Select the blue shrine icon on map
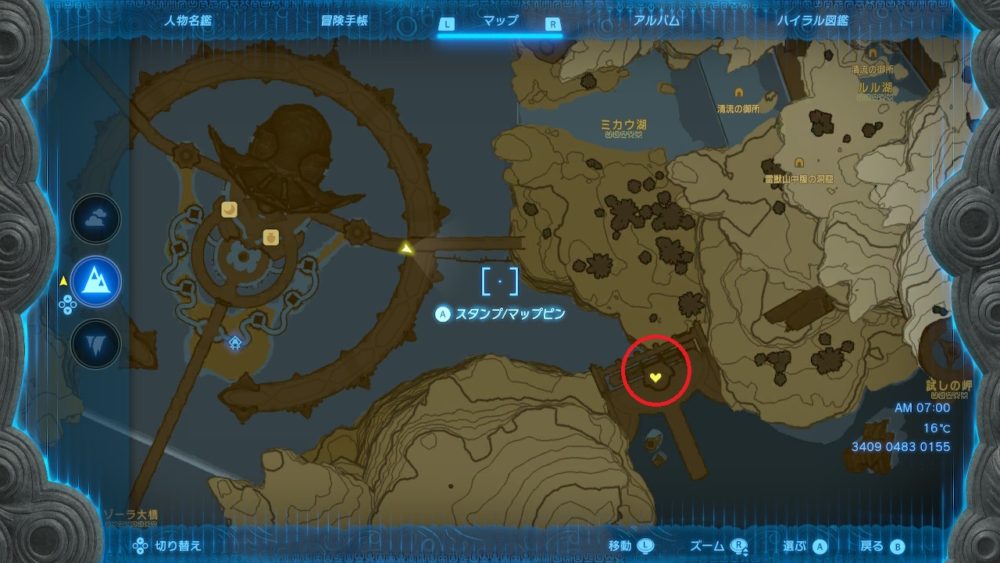1000x563 pixels. 235,343
